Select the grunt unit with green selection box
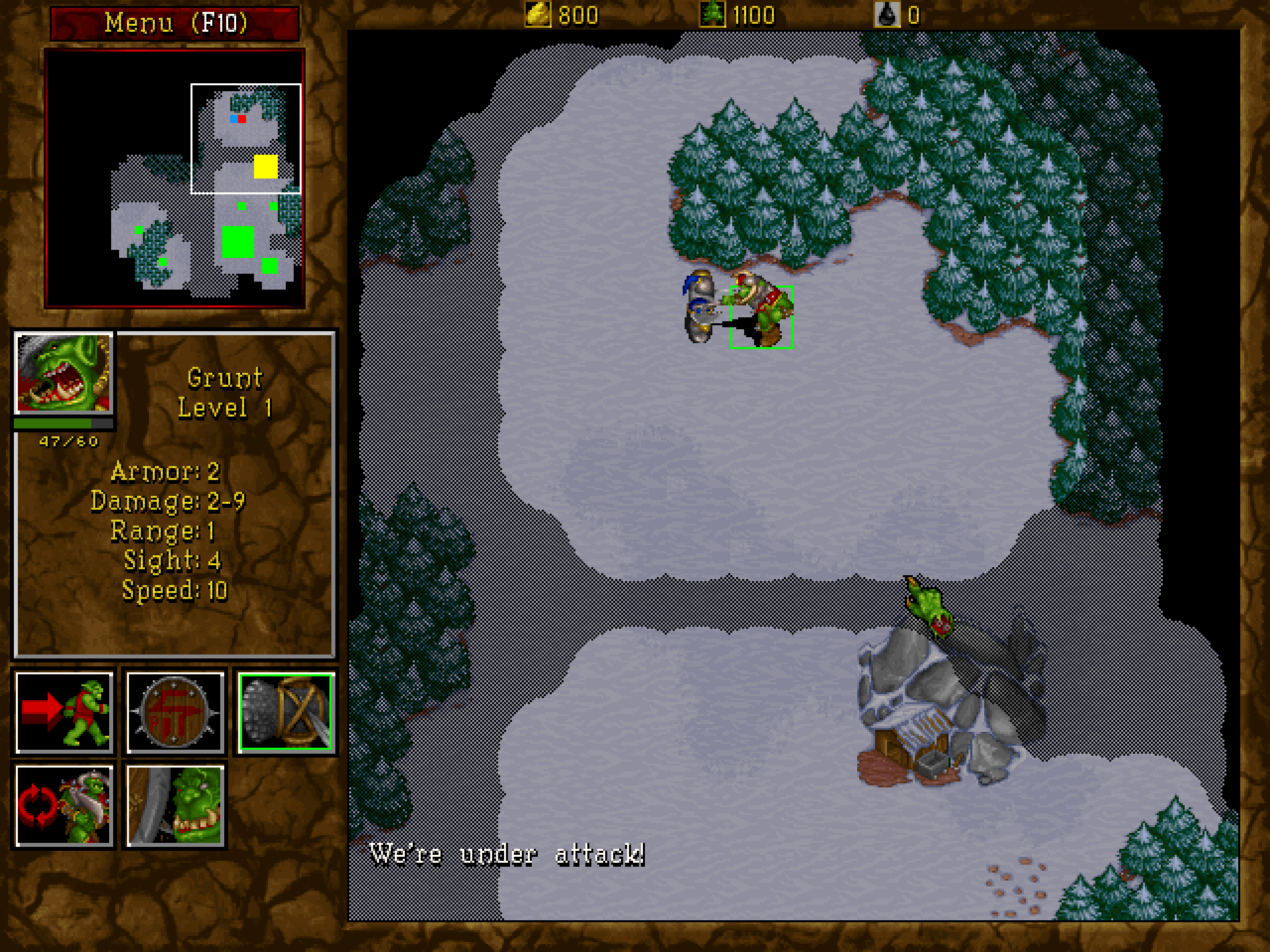 coord(761,316)
